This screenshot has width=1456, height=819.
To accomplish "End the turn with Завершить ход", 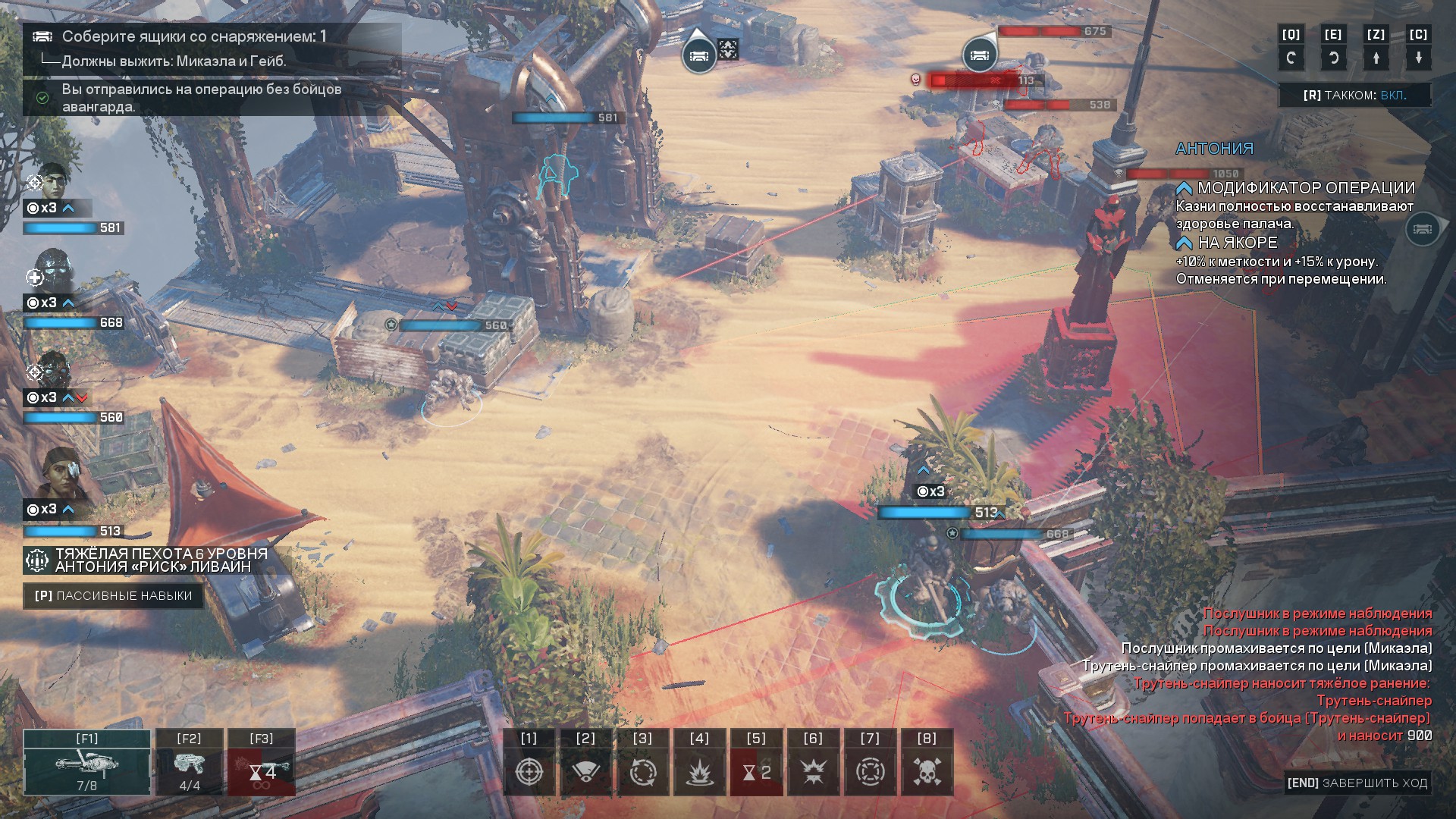I will pos(1357,783).
